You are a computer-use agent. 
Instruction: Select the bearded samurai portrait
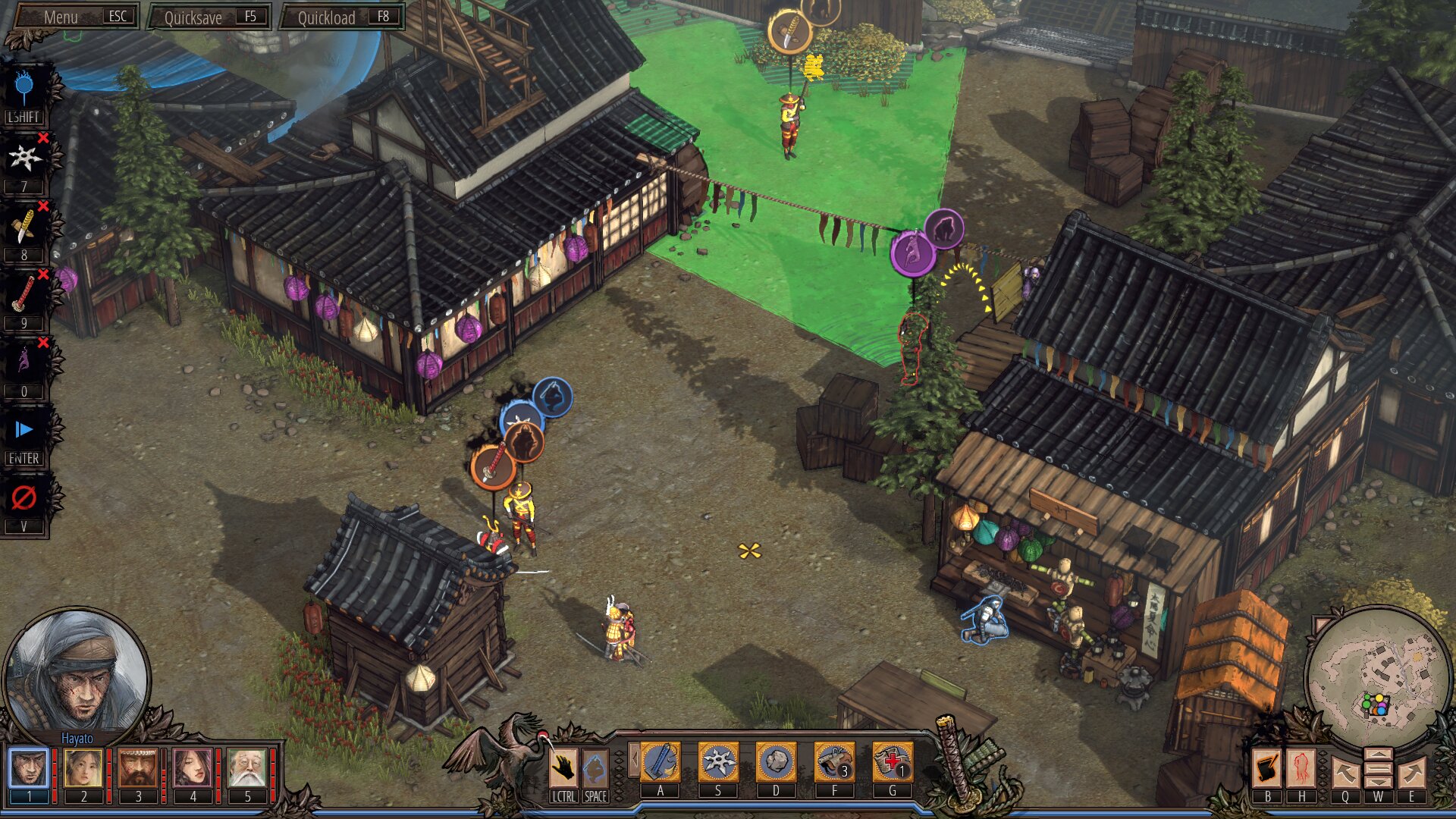[138, 767]
